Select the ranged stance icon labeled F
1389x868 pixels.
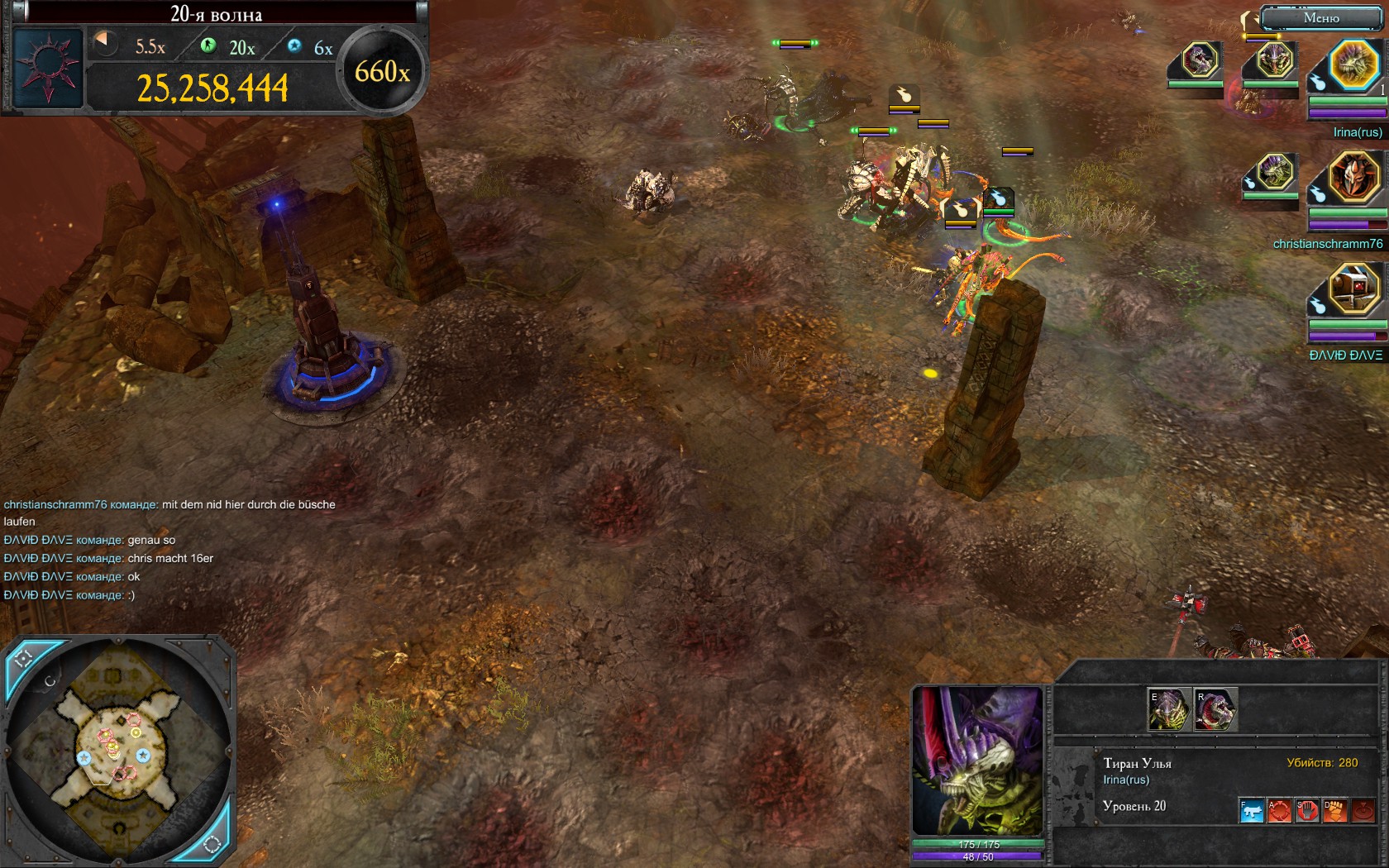click(1251, 810)
